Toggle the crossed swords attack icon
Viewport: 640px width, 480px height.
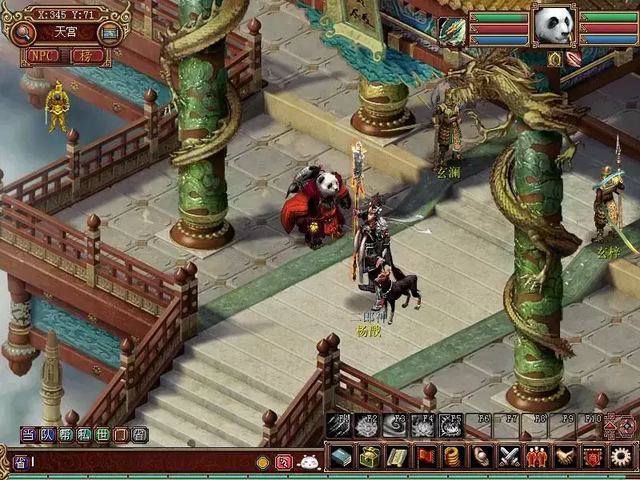click(x=509, y=457)
